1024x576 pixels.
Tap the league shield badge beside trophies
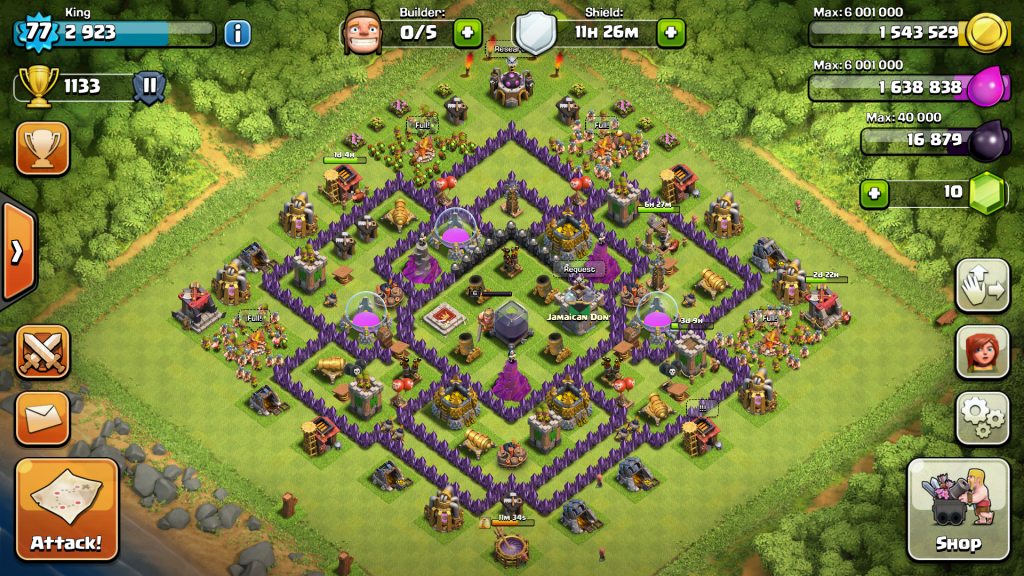(x=148, y=86)
